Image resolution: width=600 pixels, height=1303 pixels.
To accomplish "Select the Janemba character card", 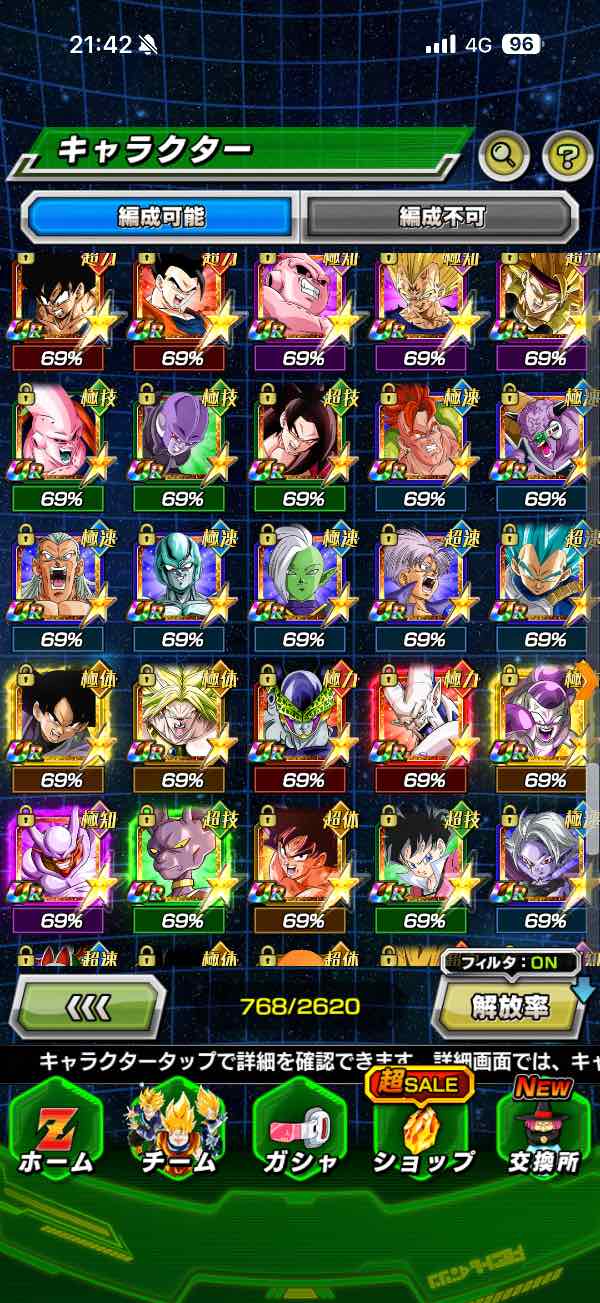I will 60,860.
